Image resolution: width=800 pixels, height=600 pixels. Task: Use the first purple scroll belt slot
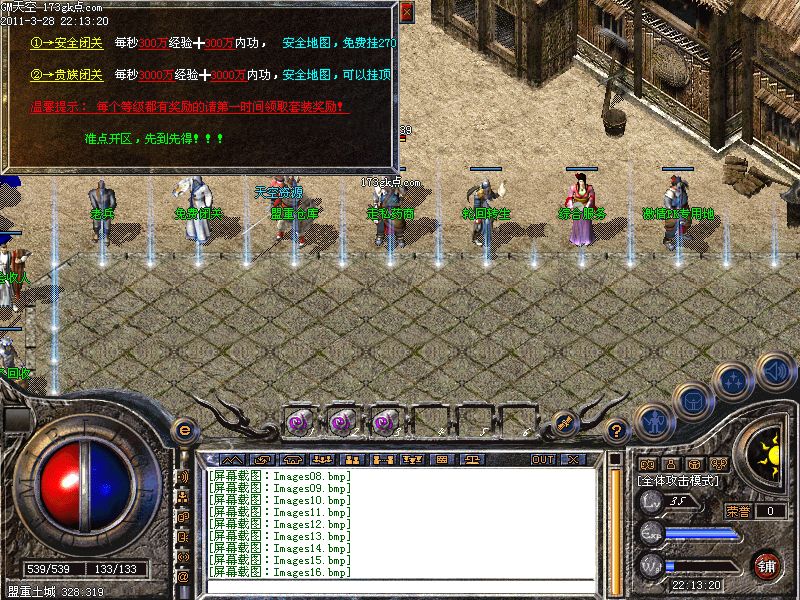click(x=299, y=422)
